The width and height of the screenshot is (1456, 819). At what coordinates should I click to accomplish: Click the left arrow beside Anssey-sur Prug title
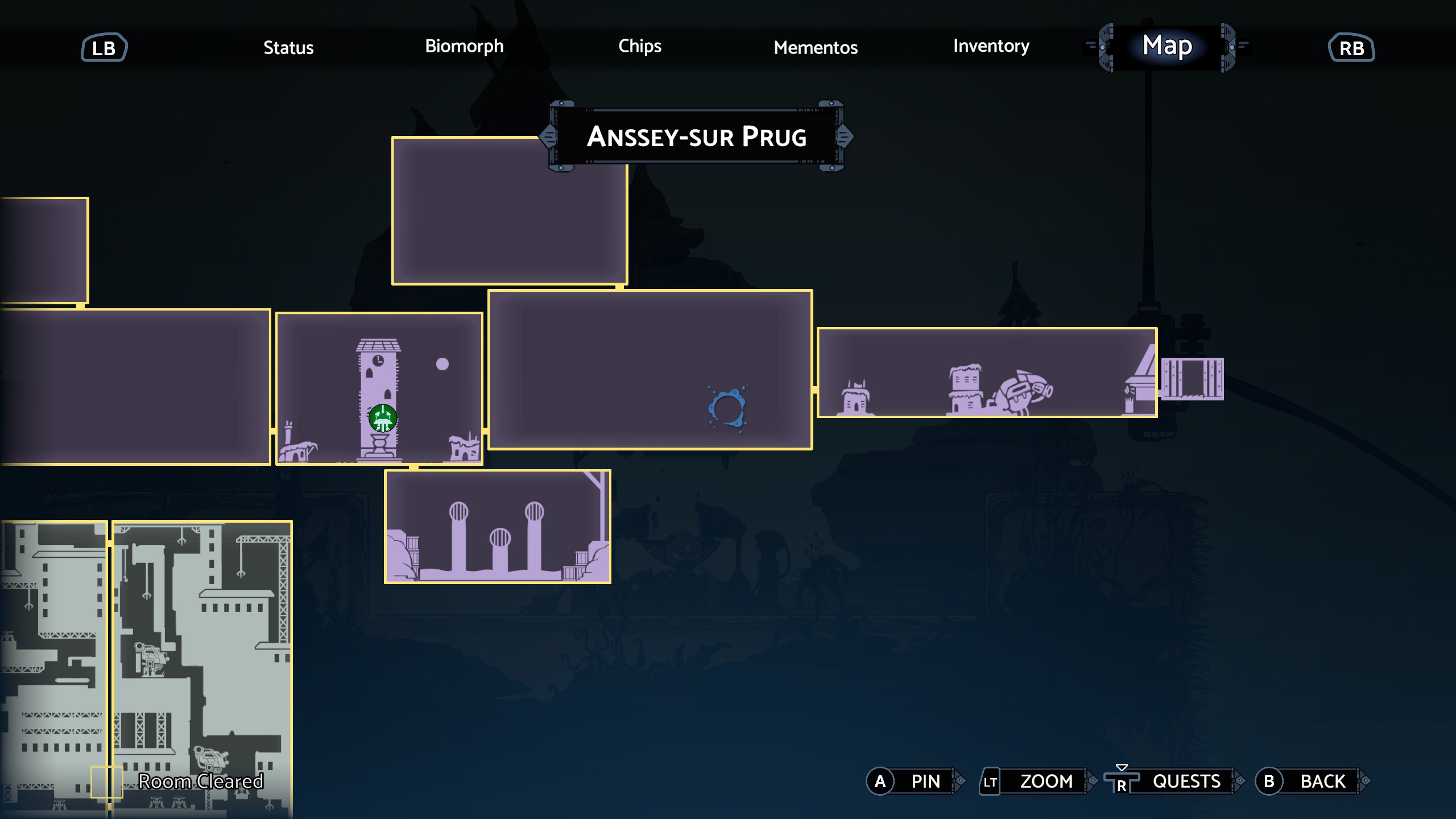[x=548, y=136]
